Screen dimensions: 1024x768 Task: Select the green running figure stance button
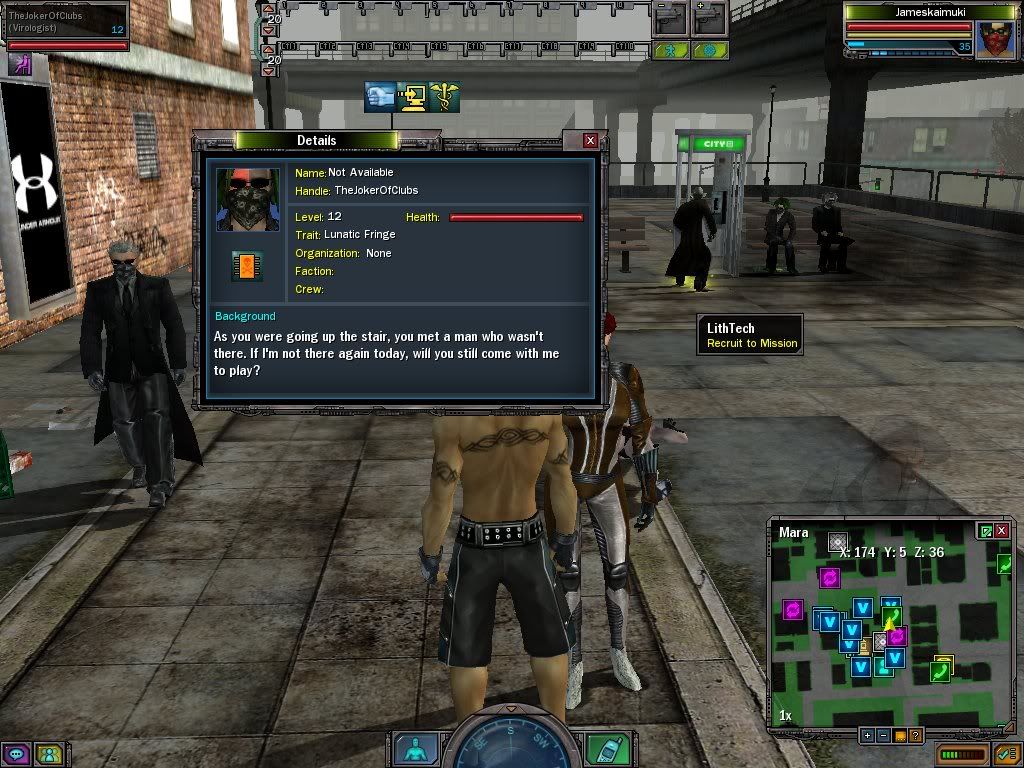click(x=669, y=49)
